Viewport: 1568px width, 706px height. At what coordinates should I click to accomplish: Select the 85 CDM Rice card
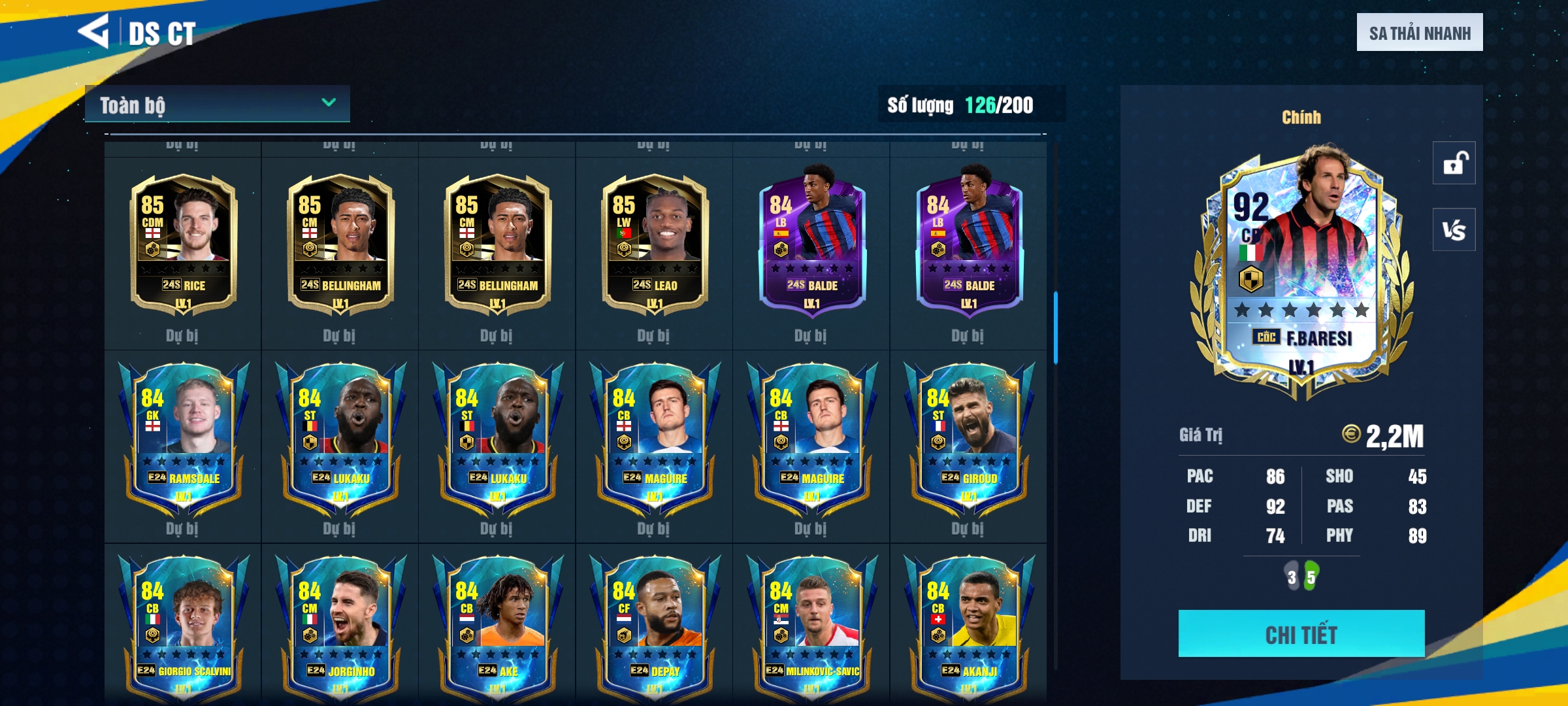pos(184,245)
